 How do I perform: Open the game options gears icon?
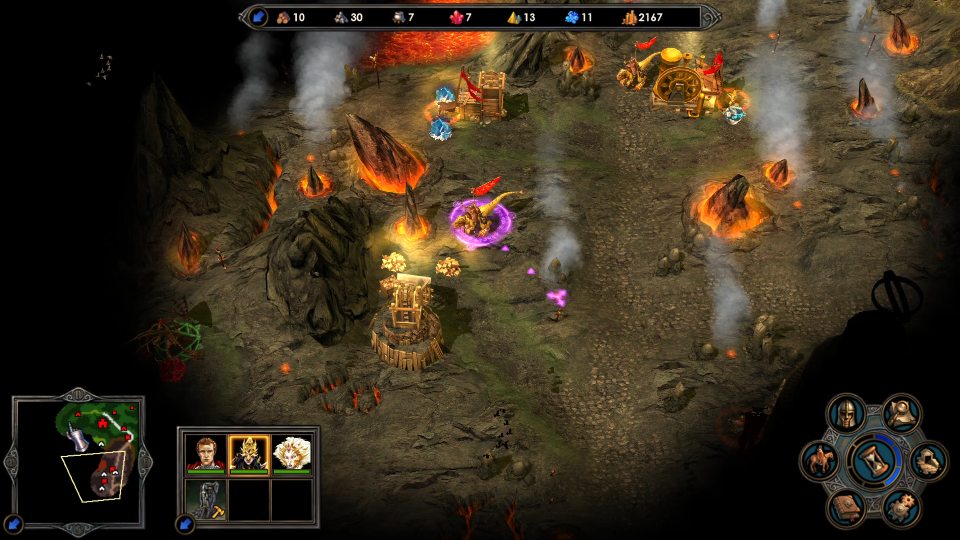(x=902, y=509)
